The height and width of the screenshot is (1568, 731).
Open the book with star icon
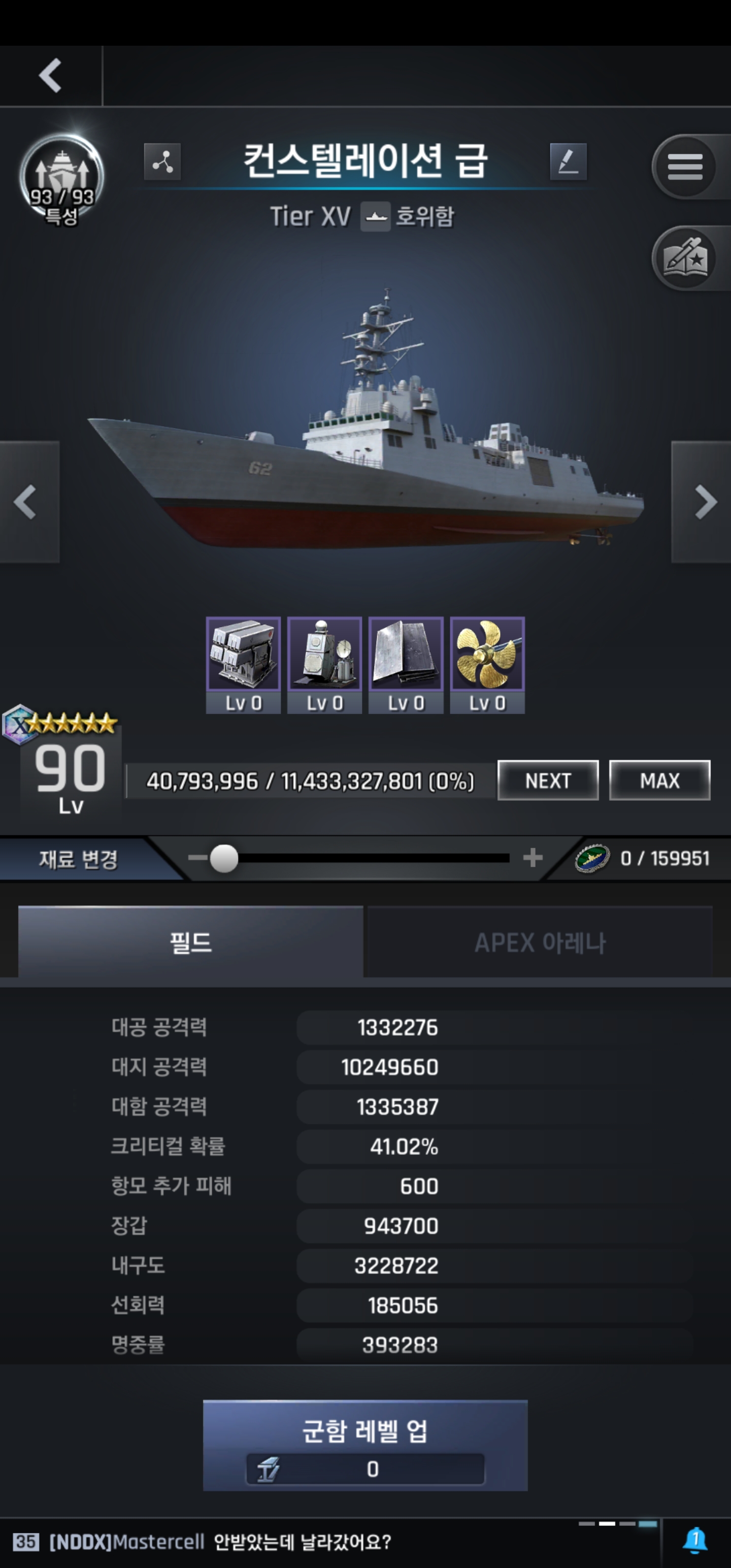685,258
